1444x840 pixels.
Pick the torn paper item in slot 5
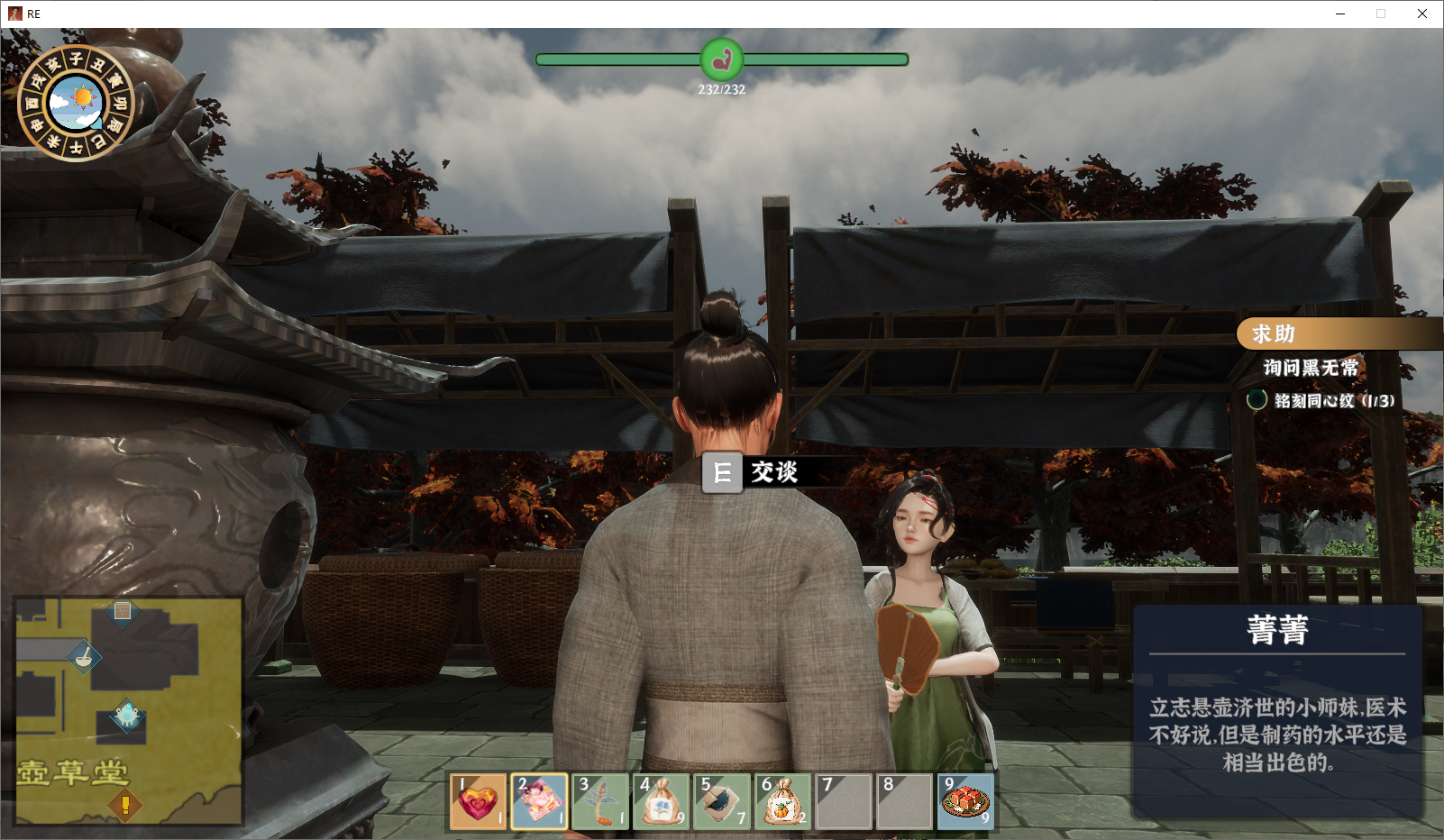pyautogui.click(x=722, y=800)
